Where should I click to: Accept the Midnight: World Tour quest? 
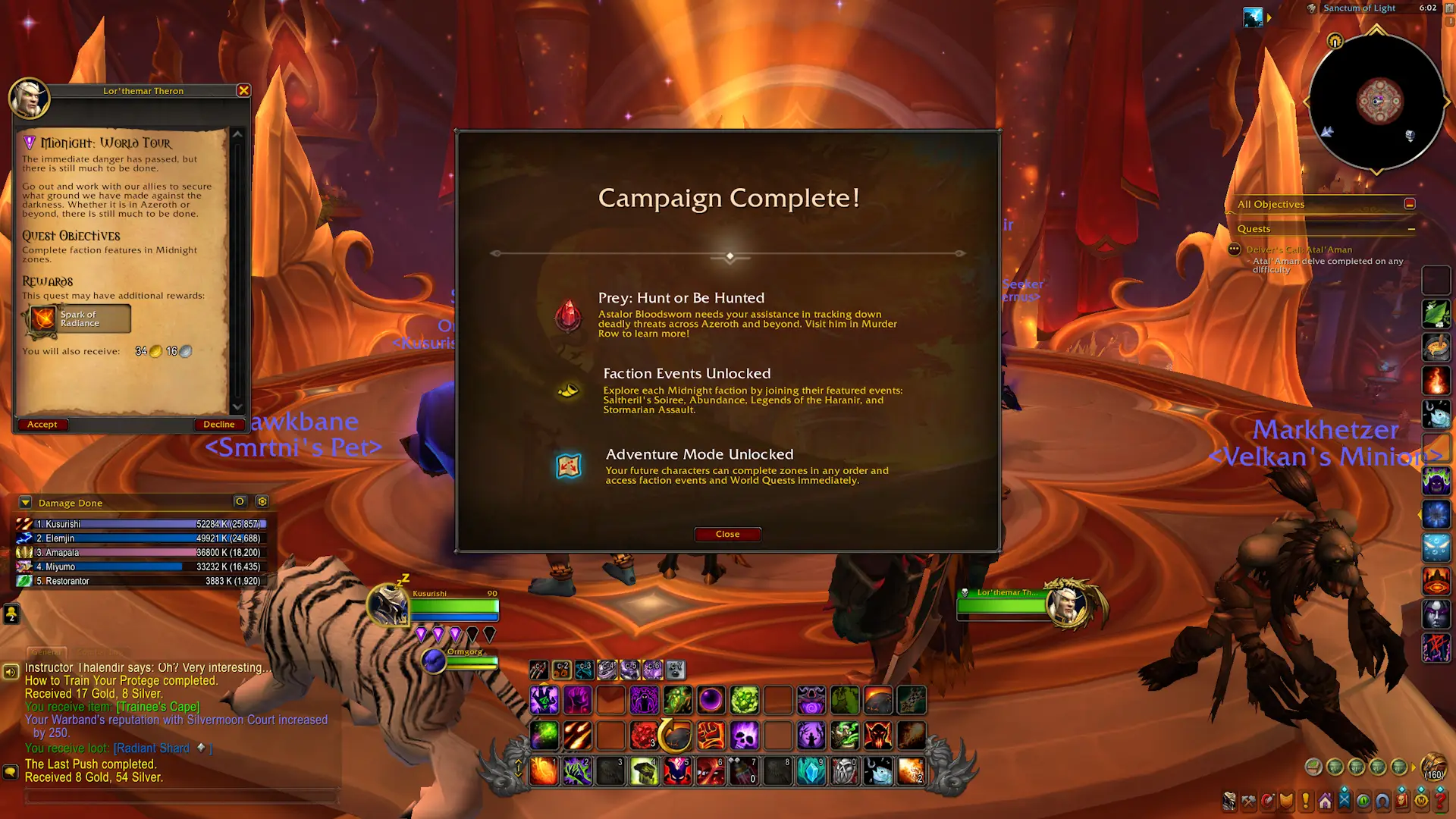(42, 425)
